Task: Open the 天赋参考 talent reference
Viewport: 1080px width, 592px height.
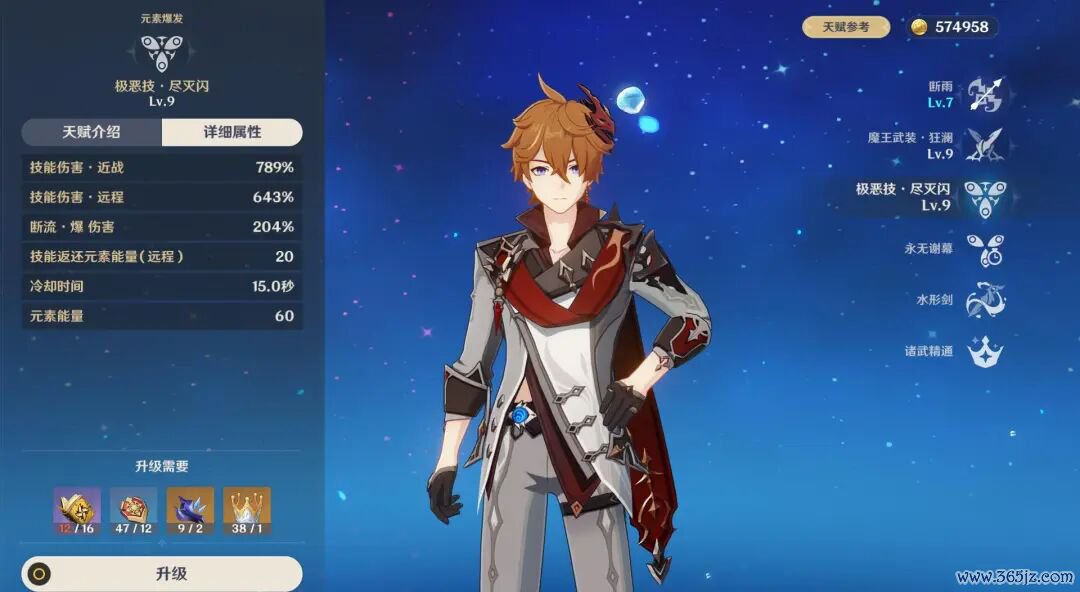Action: click(x=846, y=27)
